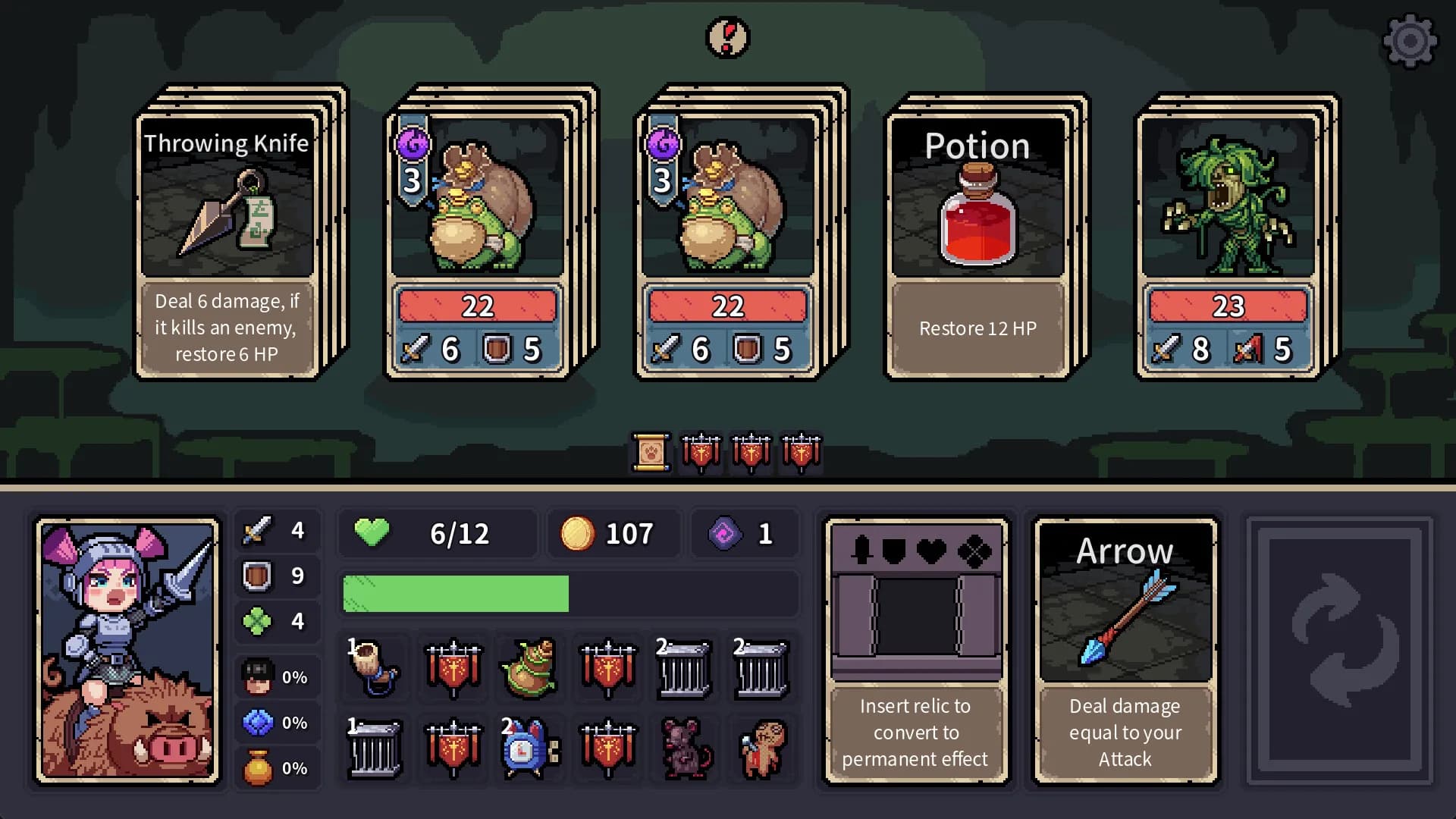The height and width of the screenshot is (819, 1456).
Task: Select the first red banner under the cards
Action: pos(701,453)
